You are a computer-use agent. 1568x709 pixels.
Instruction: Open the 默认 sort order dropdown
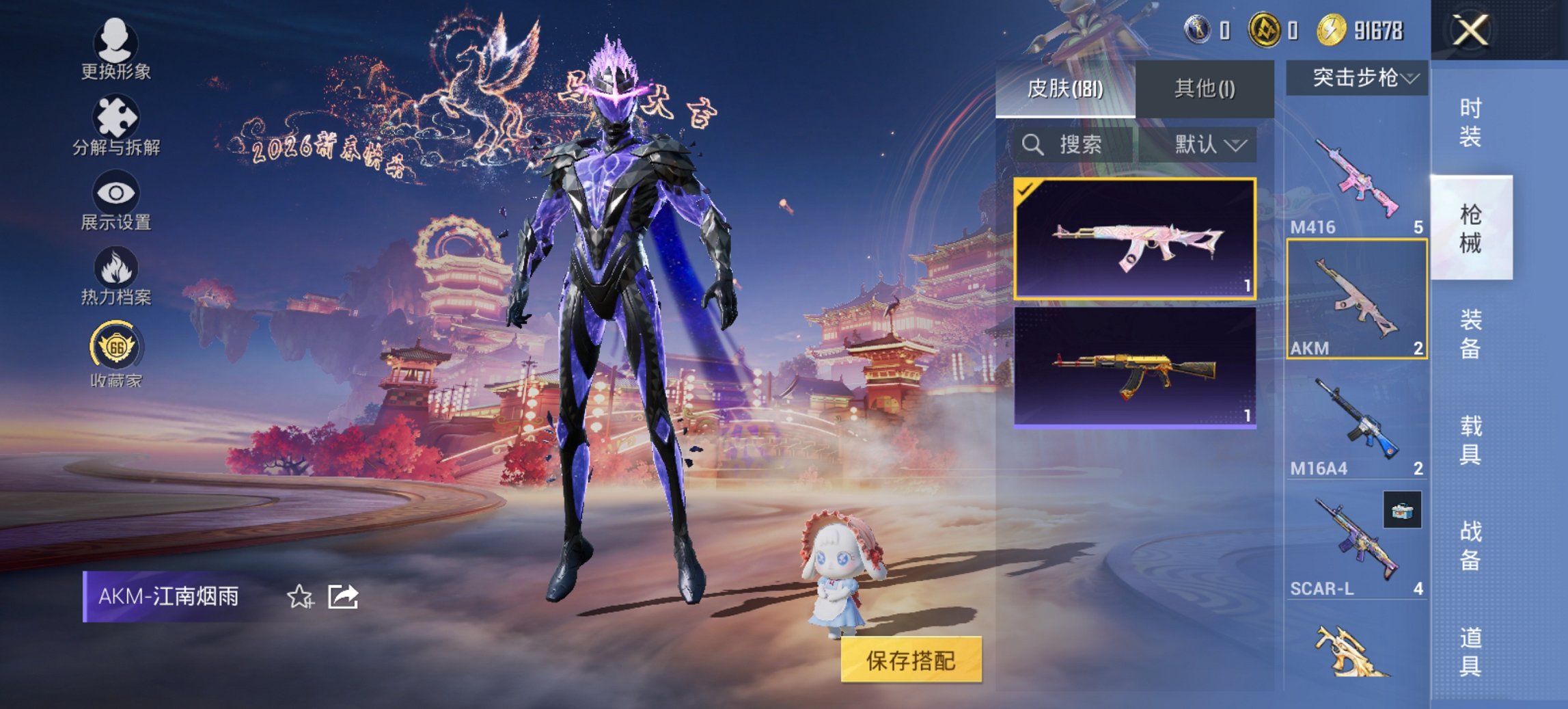click(x=1202, y=145)
